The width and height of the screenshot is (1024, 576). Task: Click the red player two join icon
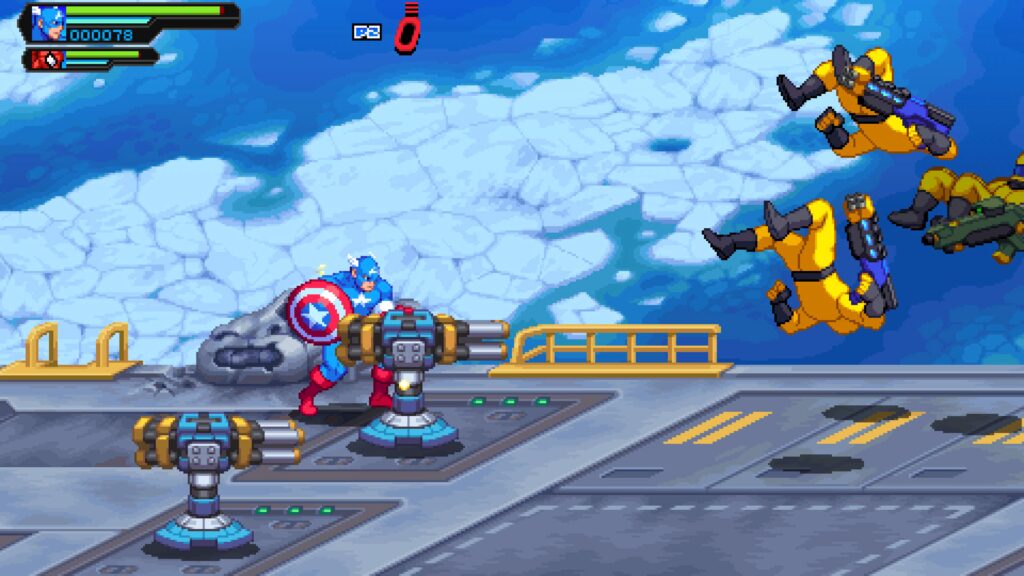[407, 29]
